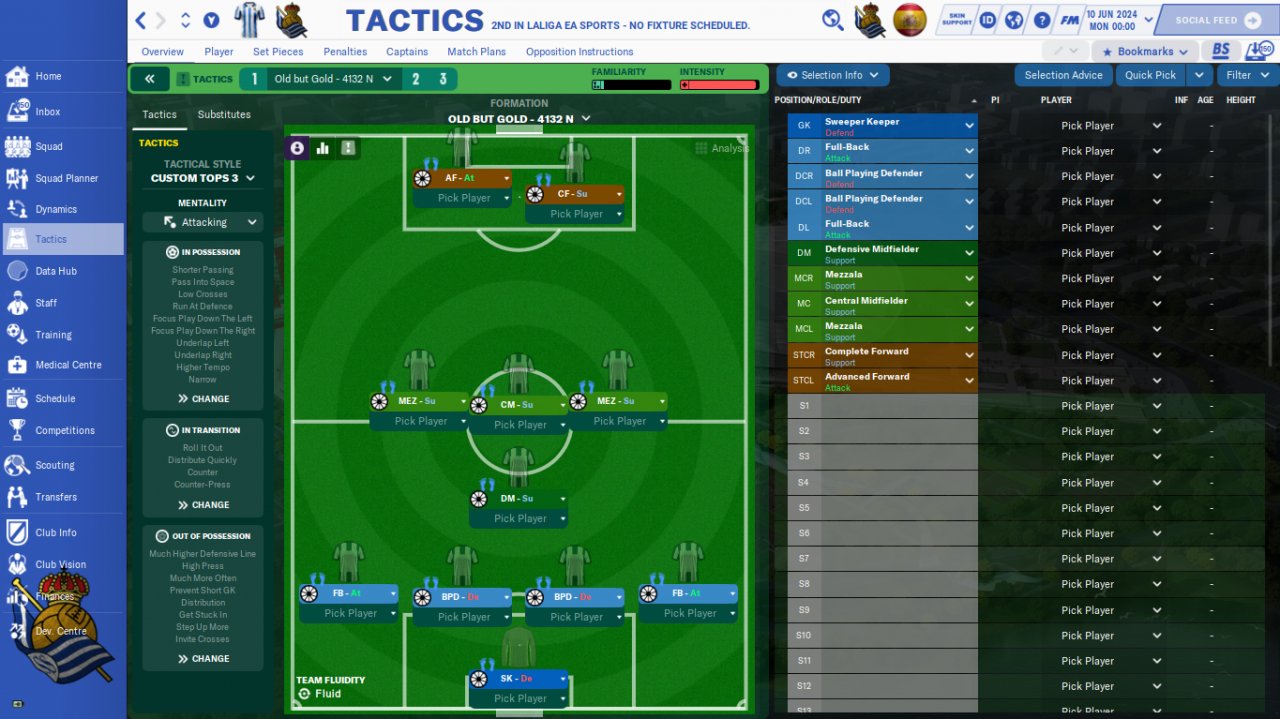Show the Substitutes tab
This screenshot has height=719, width=1280.
[224, 115]
